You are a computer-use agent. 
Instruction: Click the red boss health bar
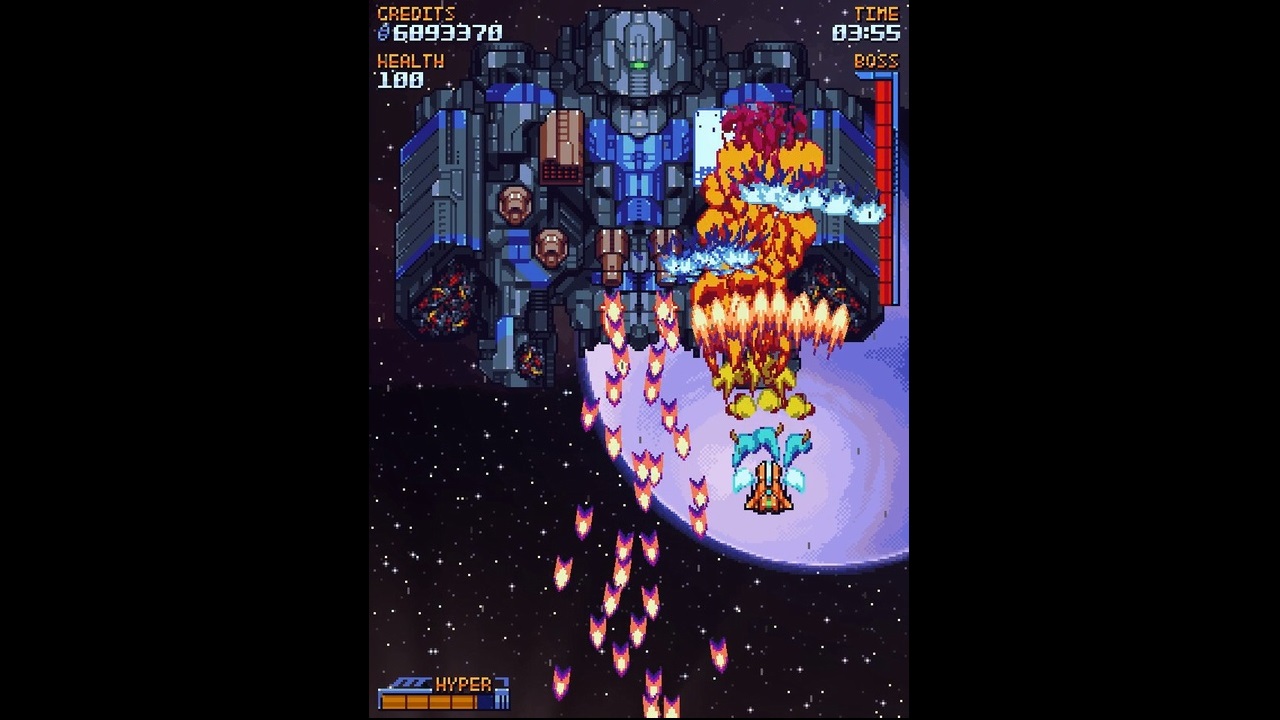point(886,190)
